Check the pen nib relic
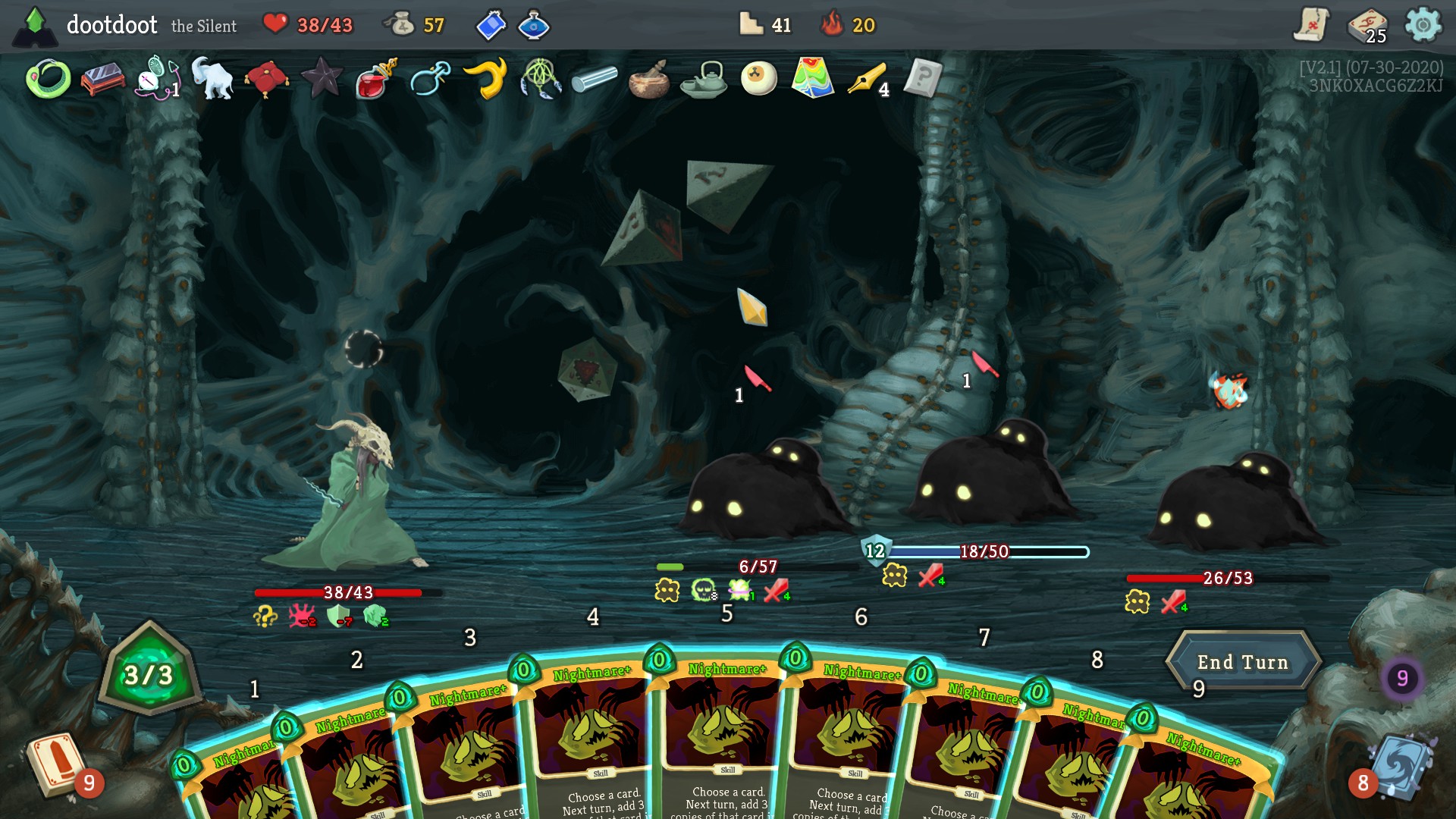 point(868,79)
